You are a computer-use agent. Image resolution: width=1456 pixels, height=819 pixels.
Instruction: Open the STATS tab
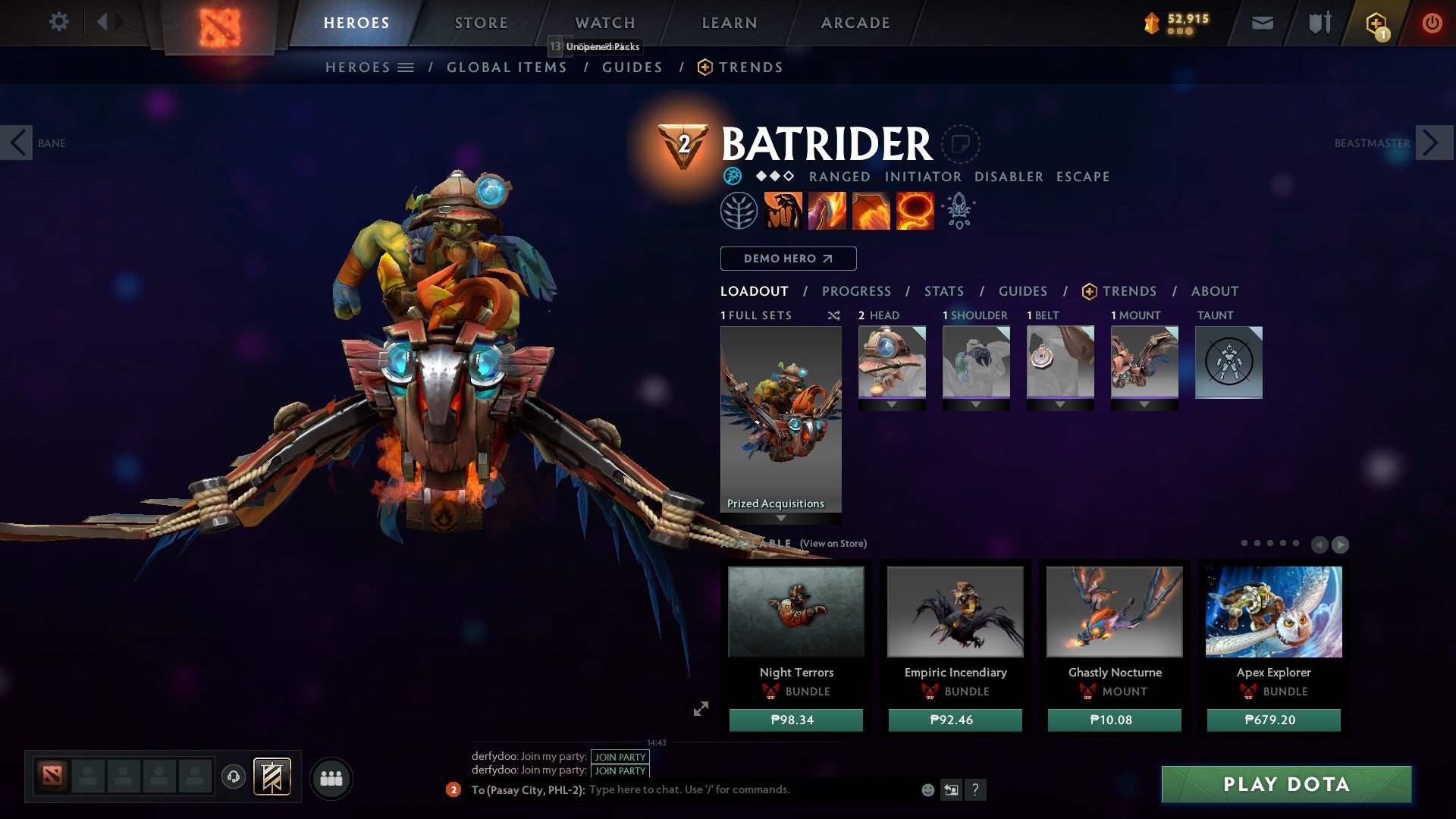[944, 290]
